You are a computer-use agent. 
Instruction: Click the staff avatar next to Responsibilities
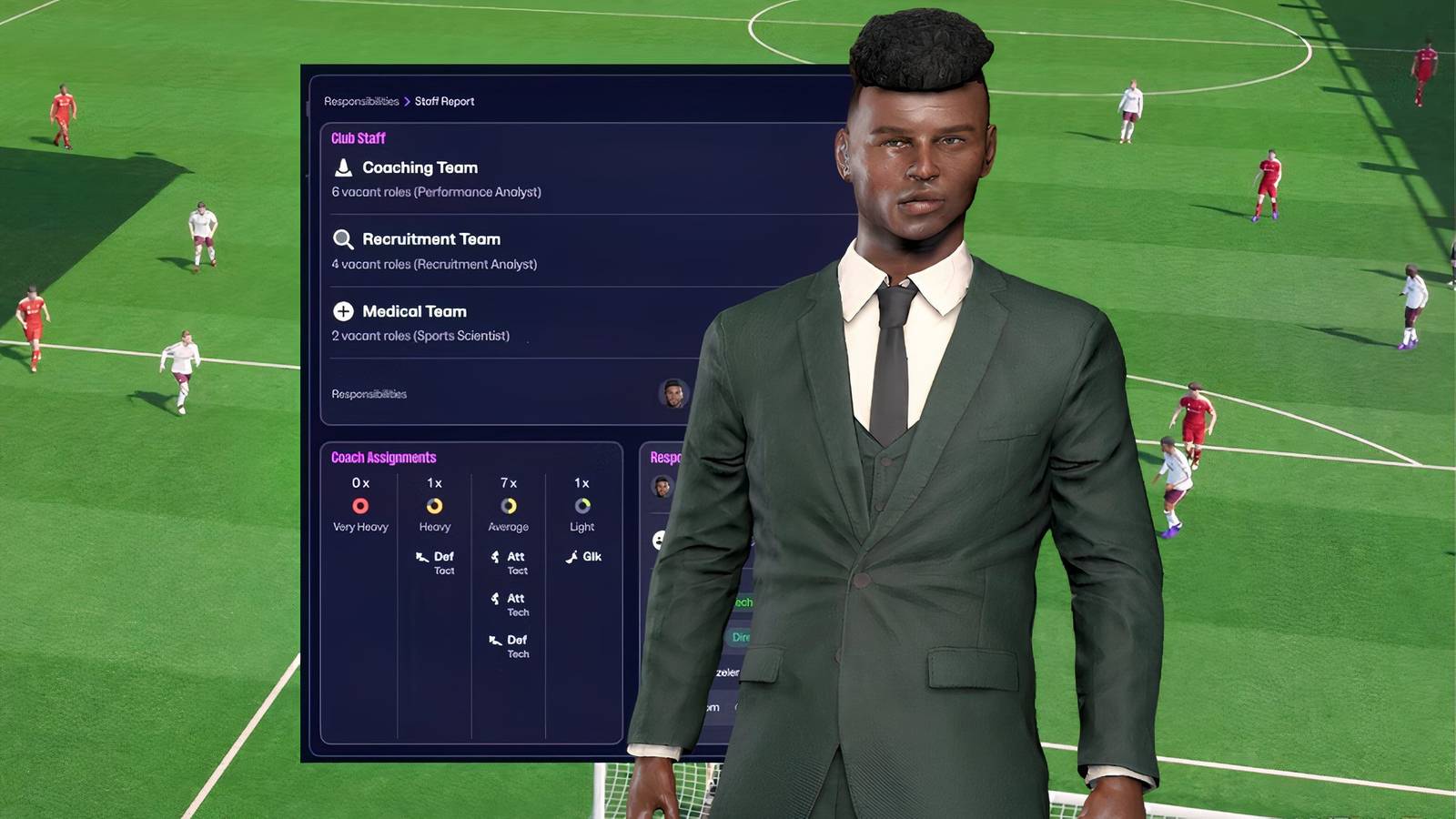click(673, 393)
